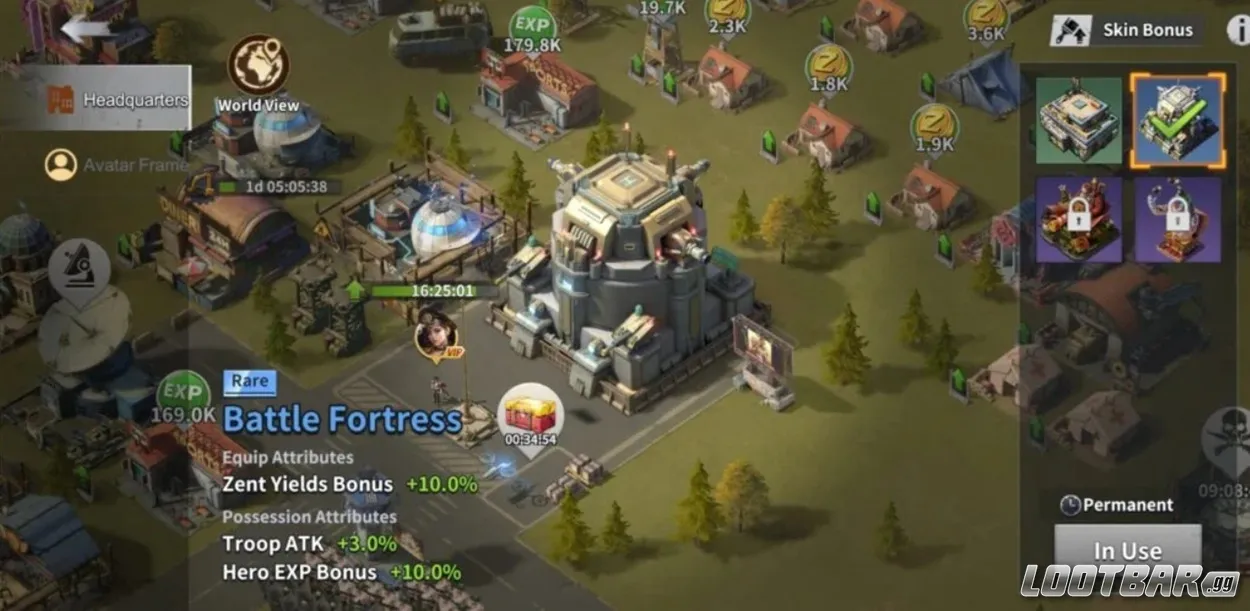The width and height of the screenshot is (1250, 611).
Task: Switch to the Headquarters tab
Action: [x=118, y=99]
